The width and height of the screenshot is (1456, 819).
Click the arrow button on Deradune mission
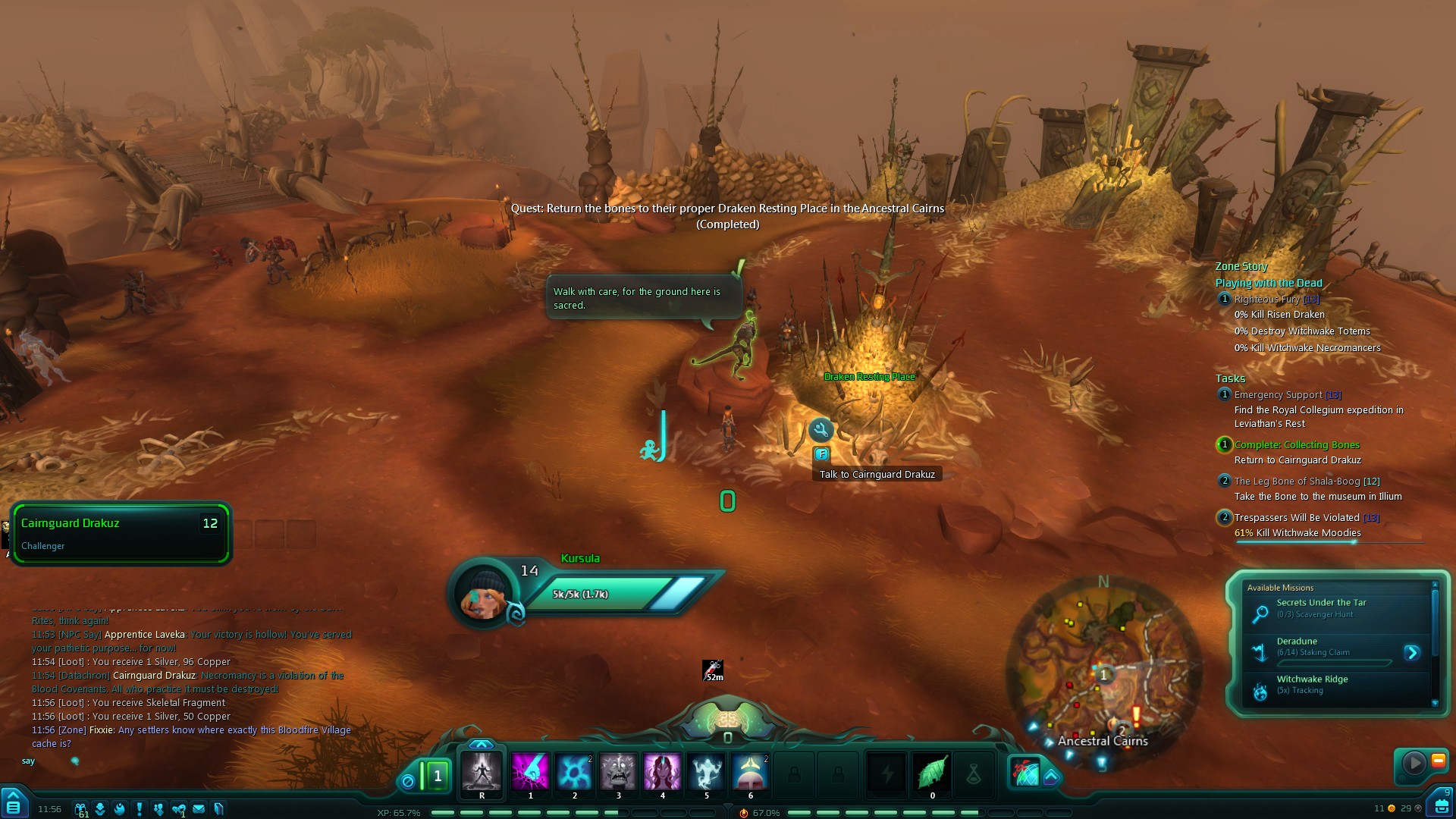click(x=1411, y=652)
